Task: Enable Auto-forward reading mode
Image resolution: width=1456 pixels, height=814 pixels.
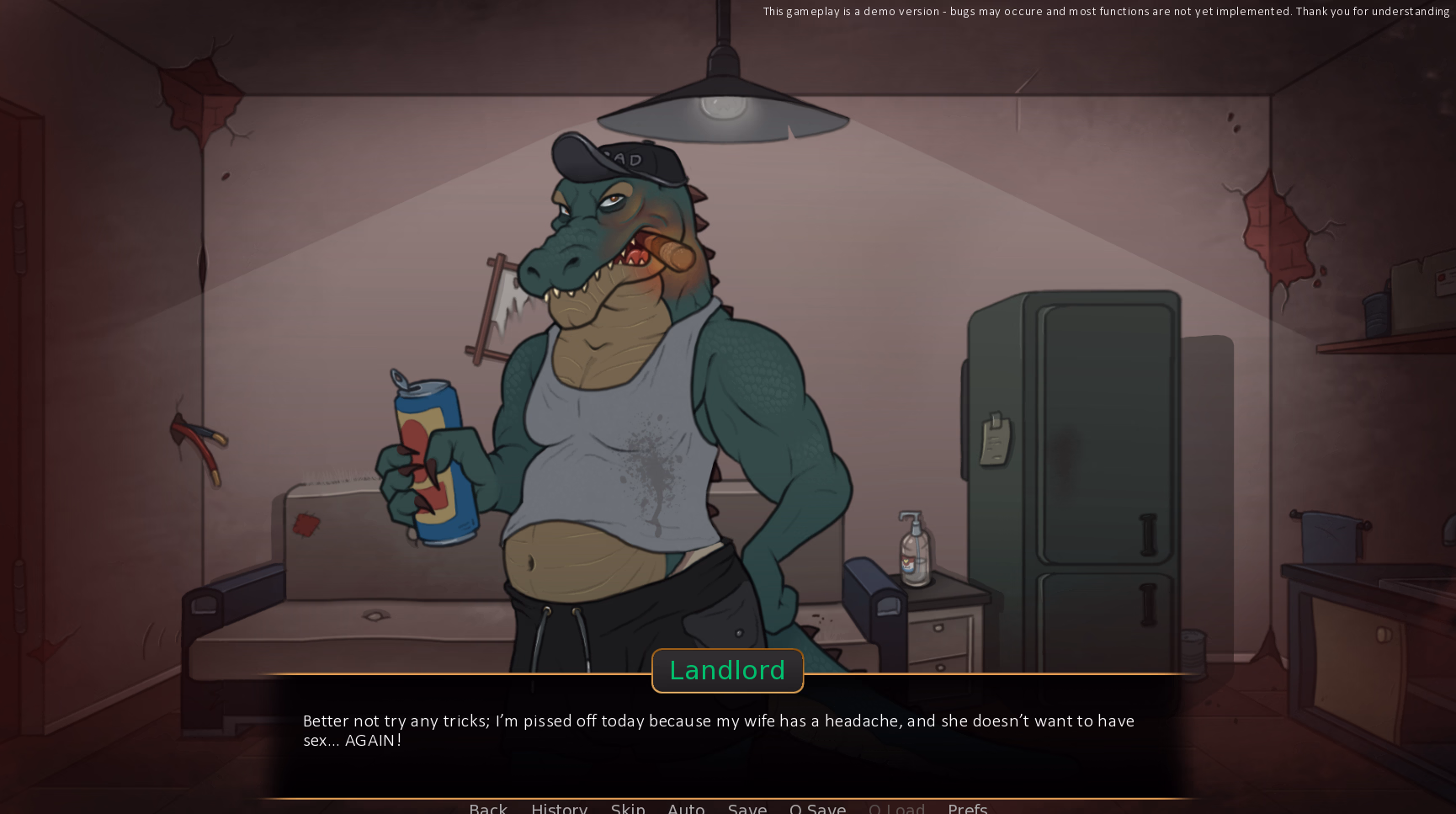Action: (686, 807)
